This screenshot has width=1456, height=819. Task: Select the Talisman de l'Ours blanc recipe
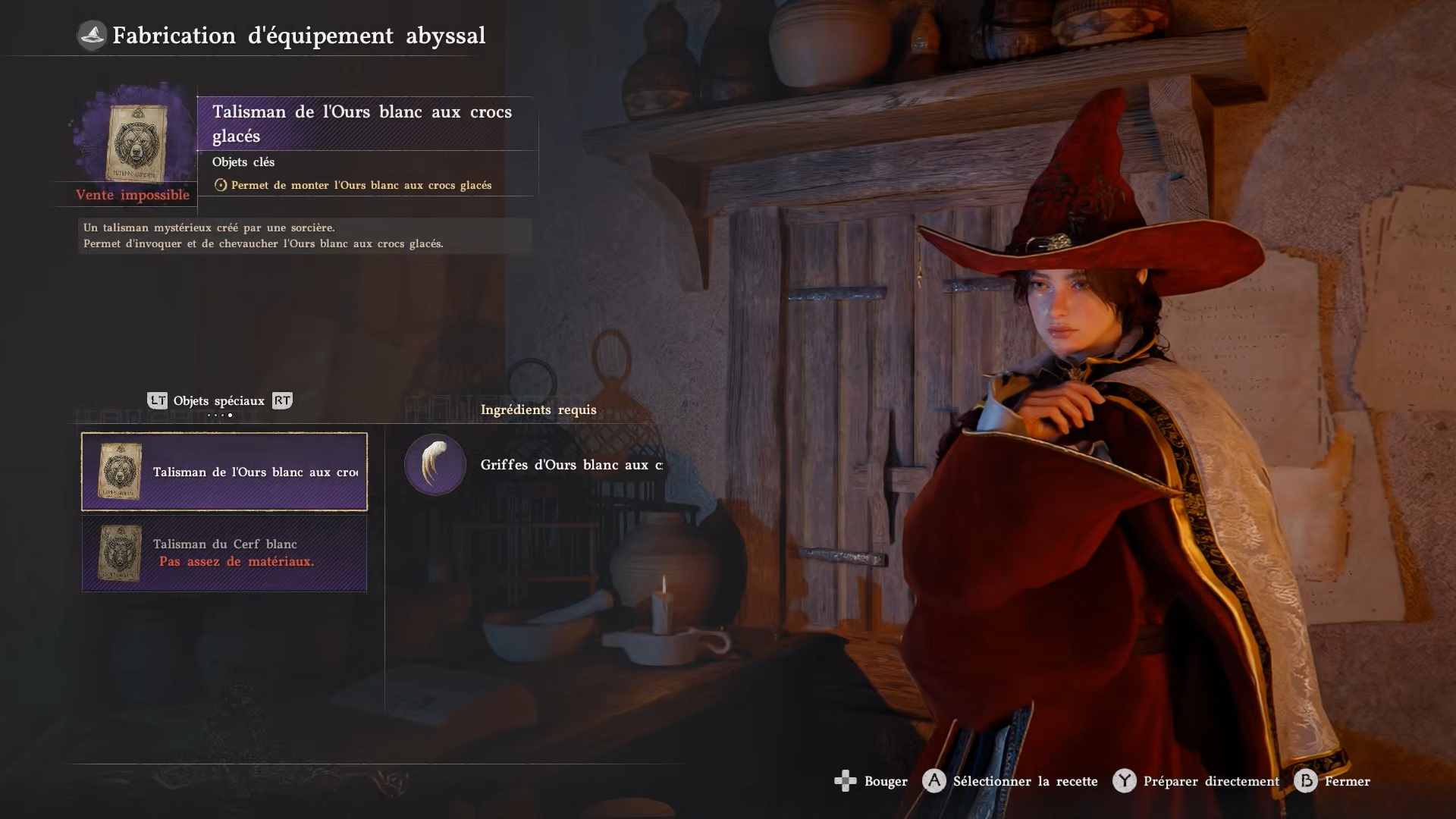point(224,472)
